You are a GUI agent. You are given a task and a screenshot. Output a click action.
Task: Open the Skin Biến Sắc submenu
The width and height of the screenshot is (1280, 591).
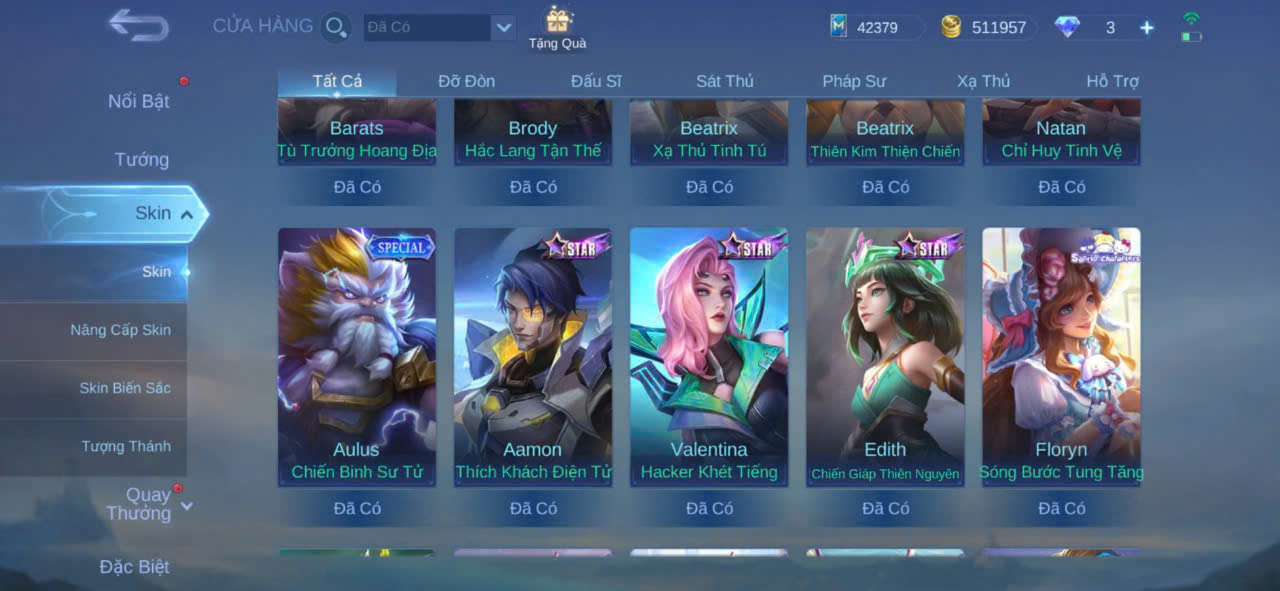point(125,388)
